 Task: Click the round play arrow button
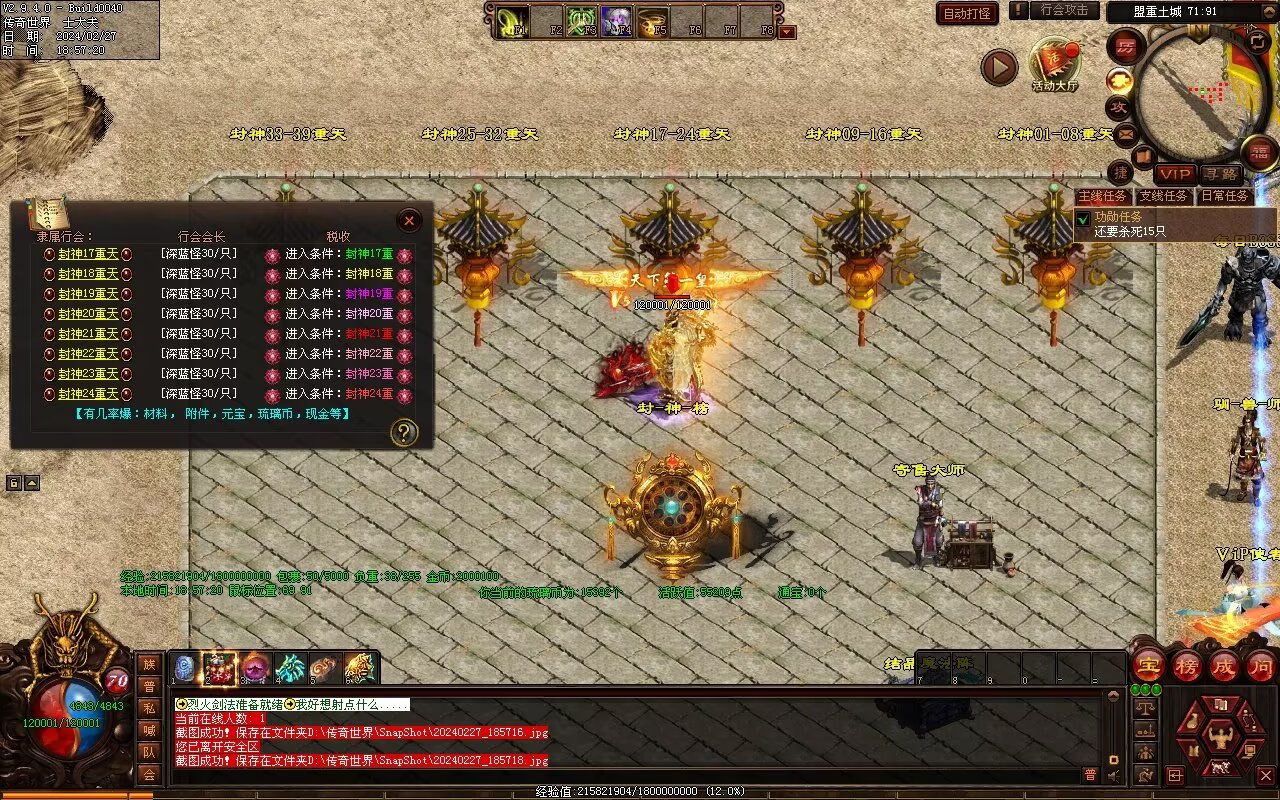pyautogui.click(x=998, y=67)
